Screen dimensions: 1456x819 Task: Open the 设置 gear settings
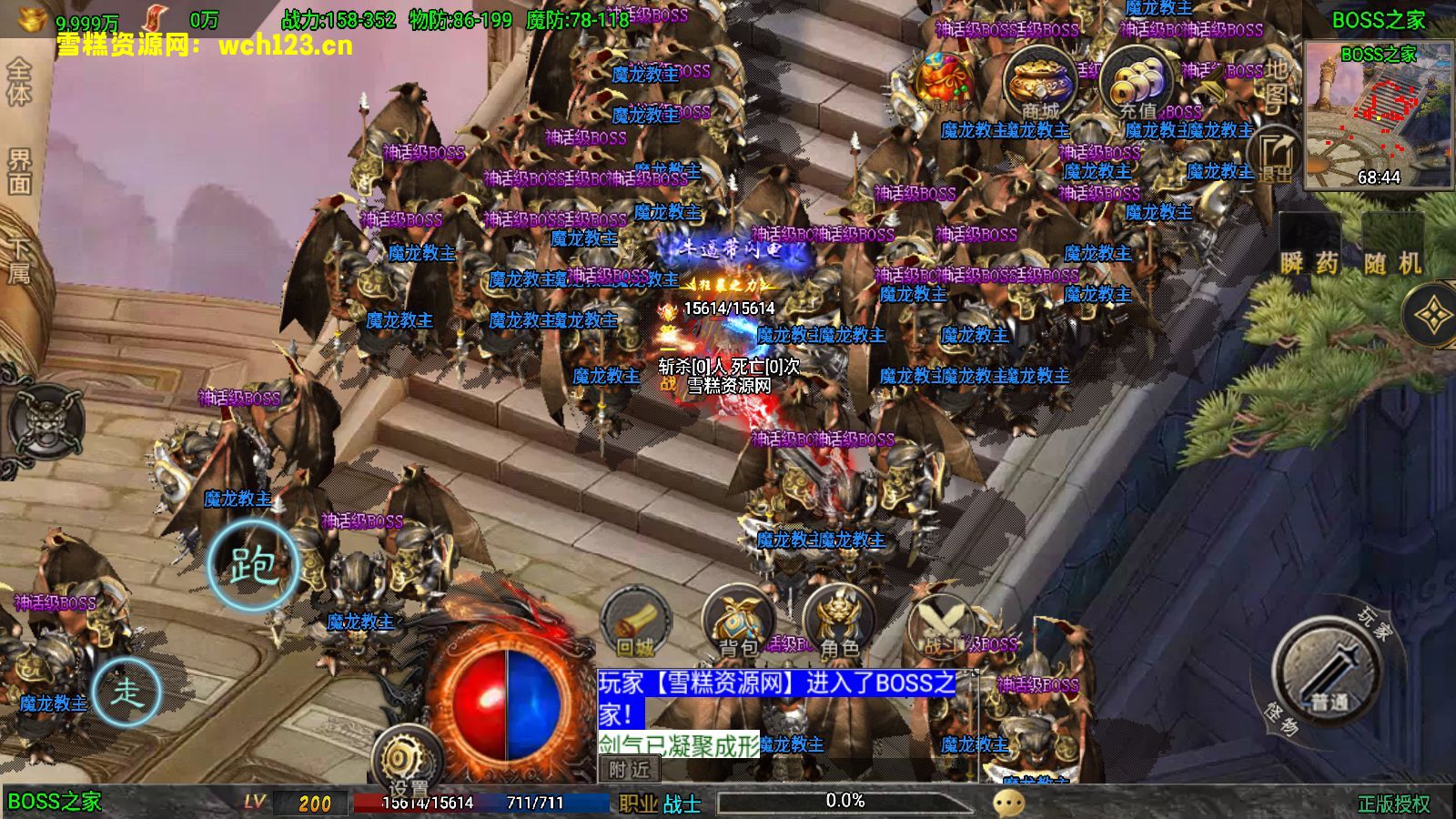click(x=407, y=761)
